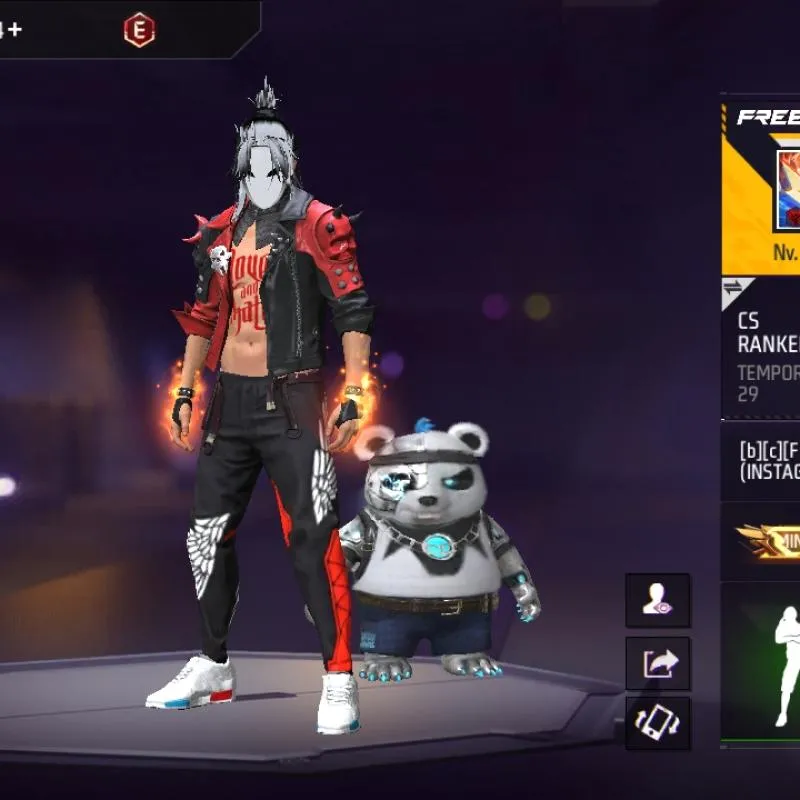Click the red hexagon E badge
This screenshot has height=800, width=800.
pyautogui.click(x=139, y=31)
